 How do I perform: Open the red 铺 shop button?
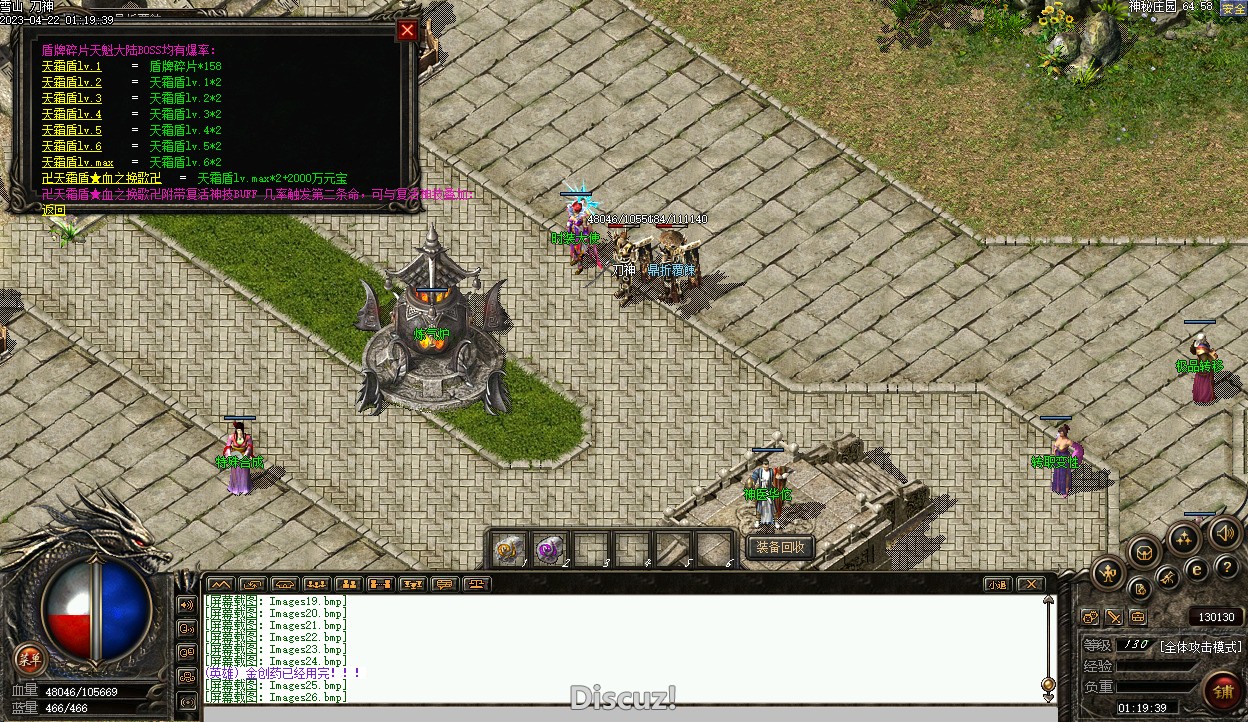pos(1223,690)
